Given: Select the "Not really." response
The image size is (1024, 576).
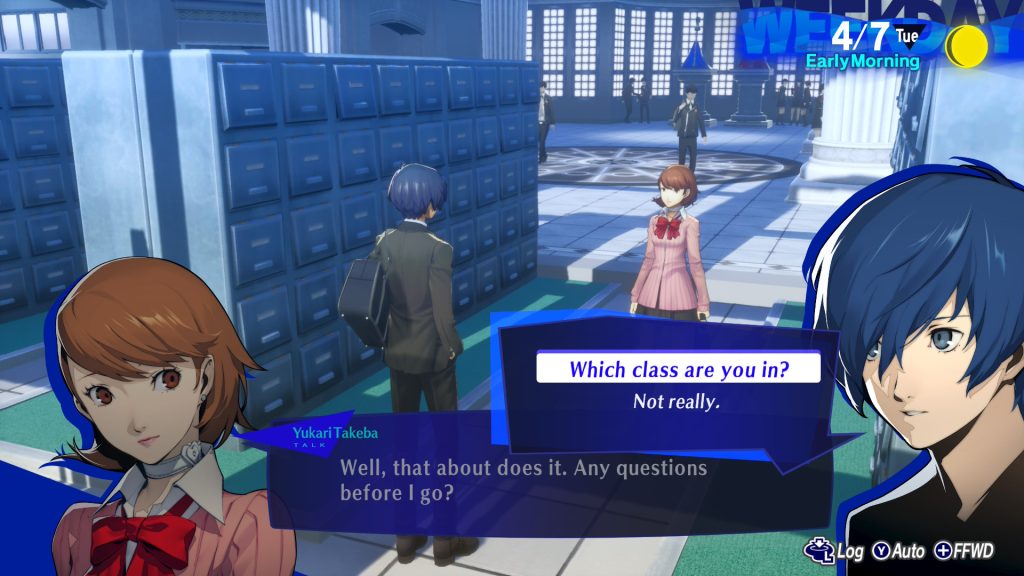Looking at the screenshot, I should pos(676,401).
